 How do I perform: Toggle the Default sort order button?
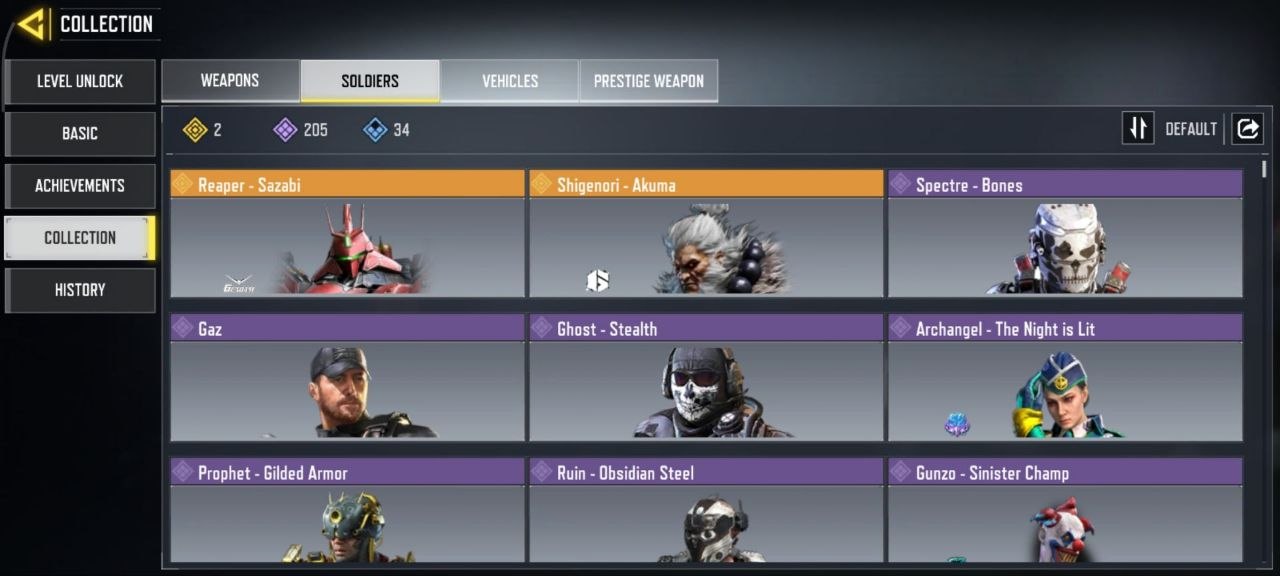pyautogui.click(x=1138, y=129)
